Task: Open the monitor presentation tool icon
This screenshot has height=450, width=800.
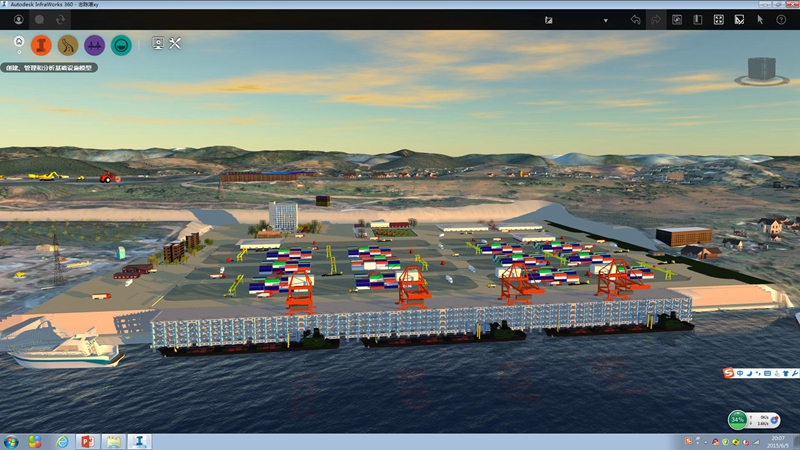Action: [x=157, y=43]
